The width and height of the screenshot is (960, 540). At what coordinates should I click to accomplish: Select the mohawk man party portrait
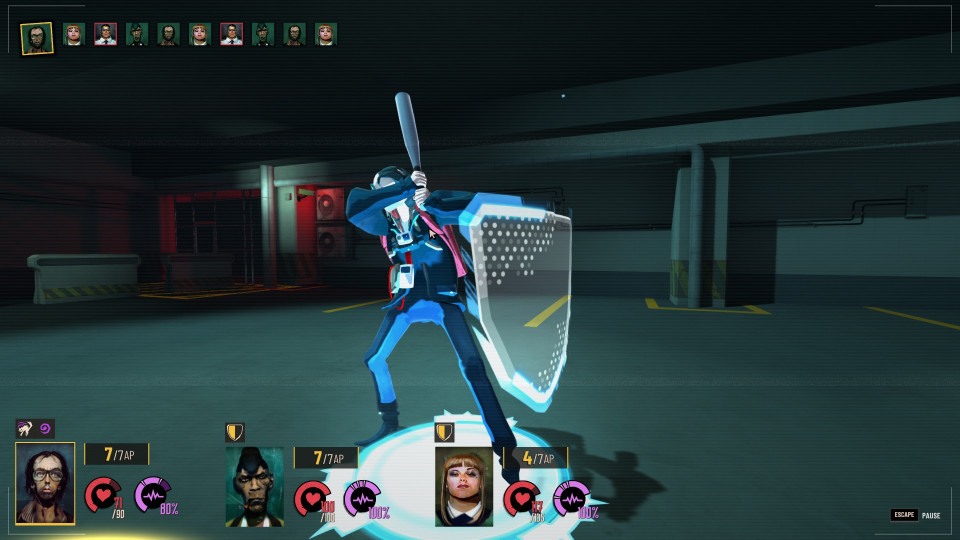pyautogui.click(x=254, y=485)
